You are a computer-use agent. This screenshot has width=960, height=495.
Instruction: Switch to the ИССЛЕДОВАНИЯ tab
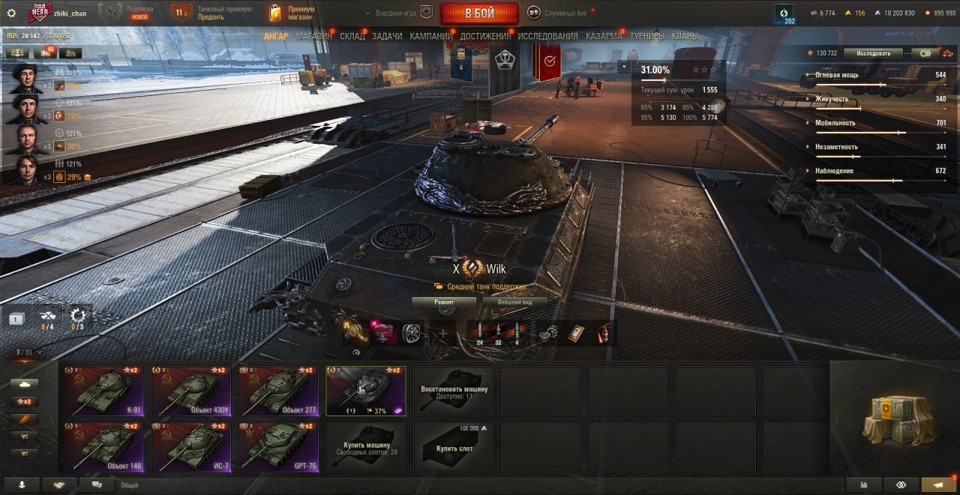[x=547, y=36]
